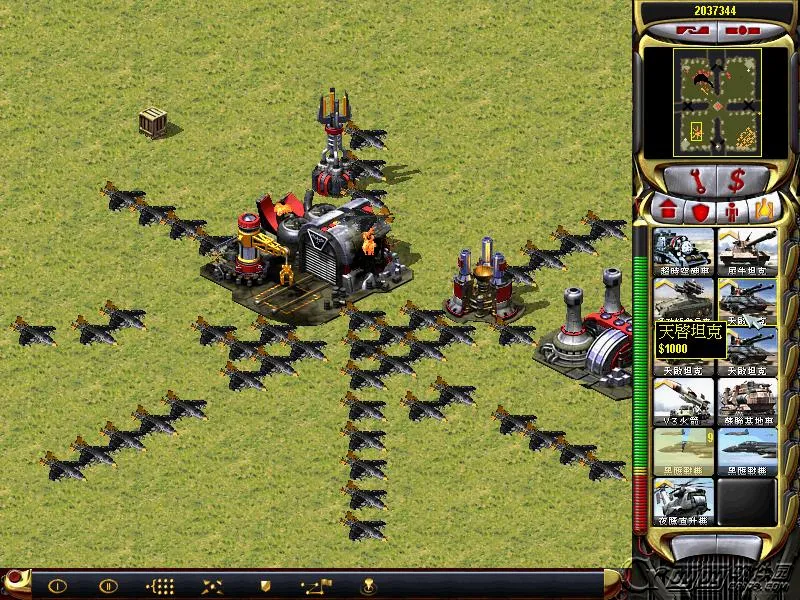Build the Nighthawk helicopter (夜鷹直升機)
Image resolution: width=800 pixels, height=600 pixels.
(x=684, y=502)
